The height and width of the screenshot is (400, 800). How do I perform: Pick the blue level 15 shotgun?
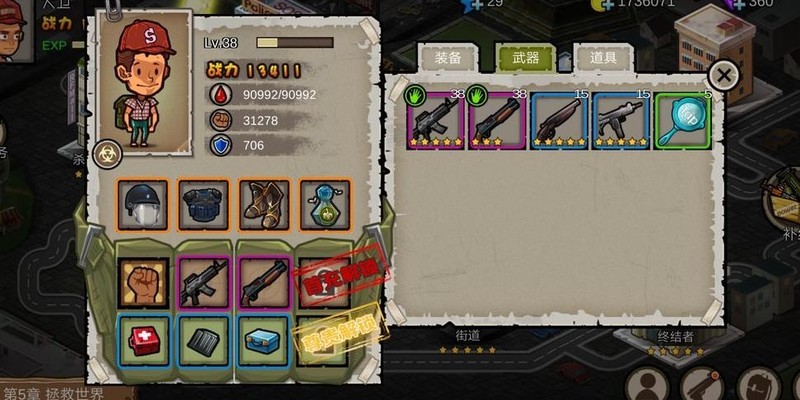click(x=559, y=120)
